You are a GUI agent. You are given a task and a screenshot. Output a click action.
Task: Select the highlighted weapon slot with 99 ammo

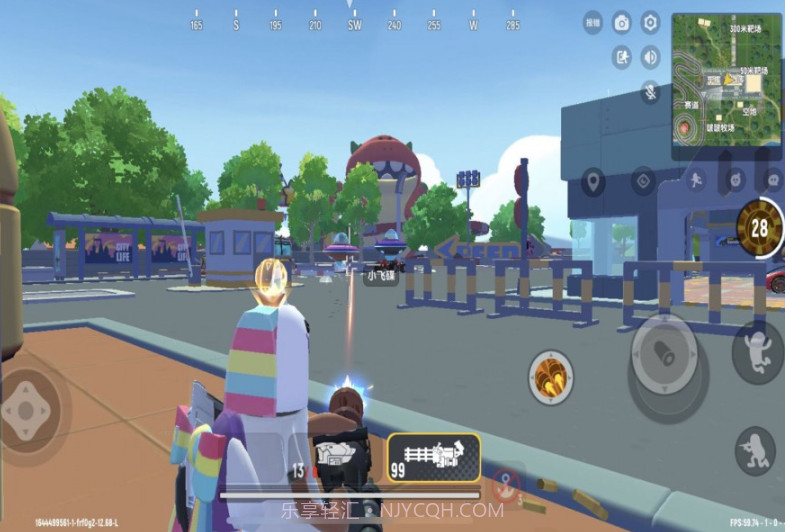[434, 458]
